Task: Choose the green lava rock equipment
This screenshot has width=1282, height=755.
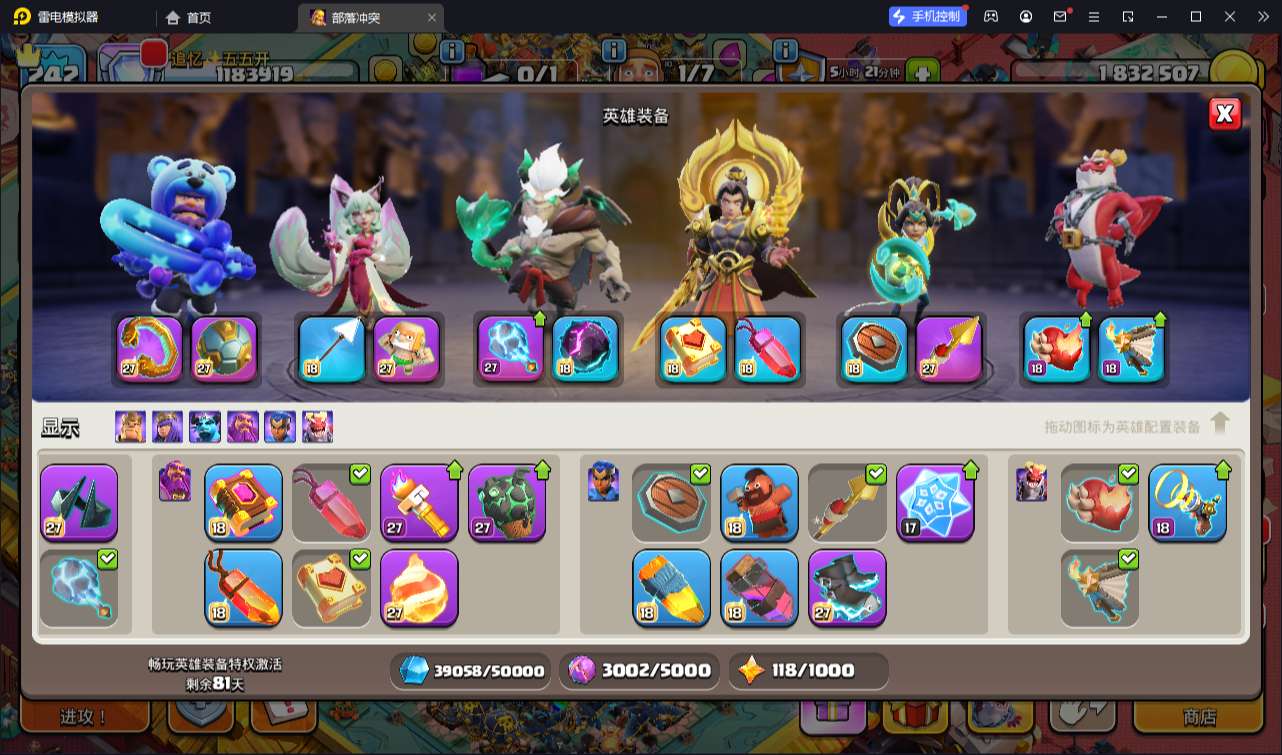Action: [x=507, y=502]
